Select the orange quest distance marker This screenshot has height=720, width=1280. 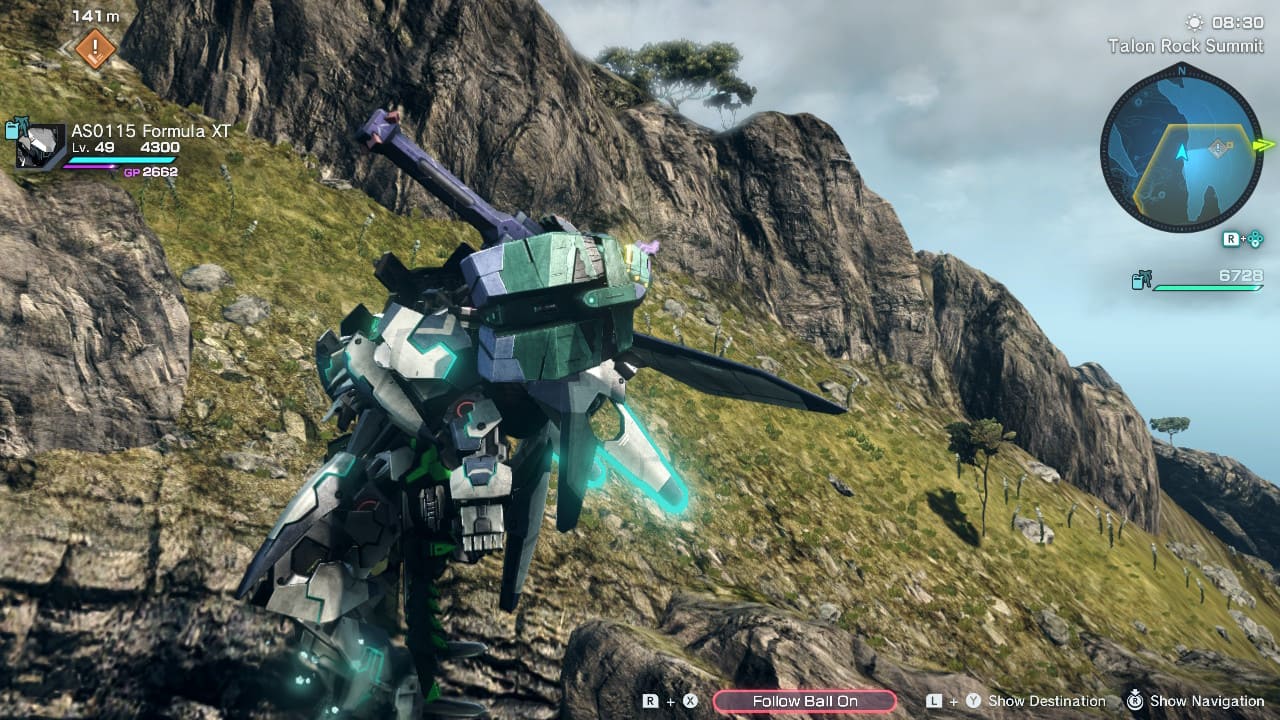click(x=96, y=48)
